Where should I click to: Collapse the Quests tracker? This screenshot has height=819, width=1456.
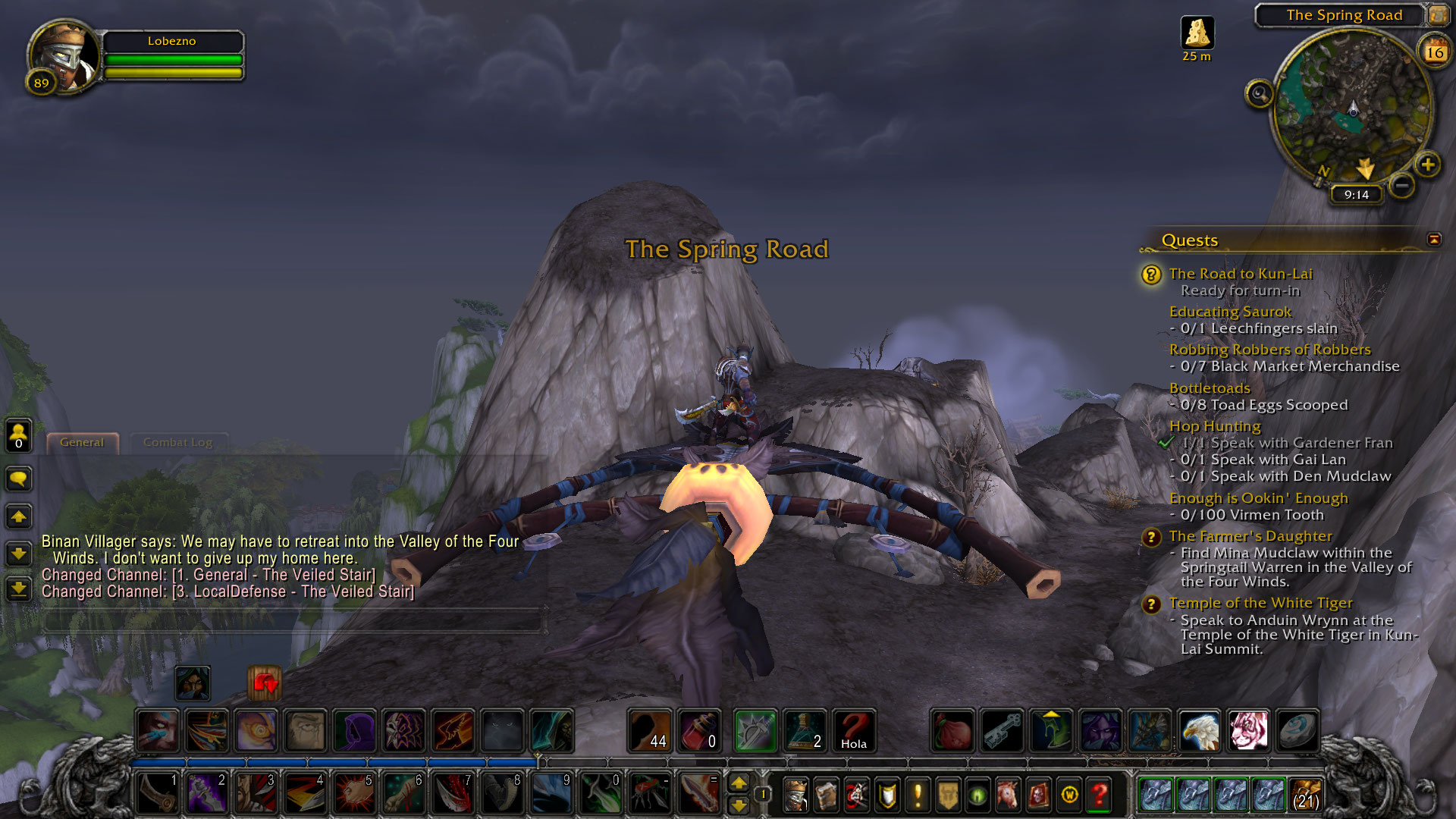tap(1433, 240)
